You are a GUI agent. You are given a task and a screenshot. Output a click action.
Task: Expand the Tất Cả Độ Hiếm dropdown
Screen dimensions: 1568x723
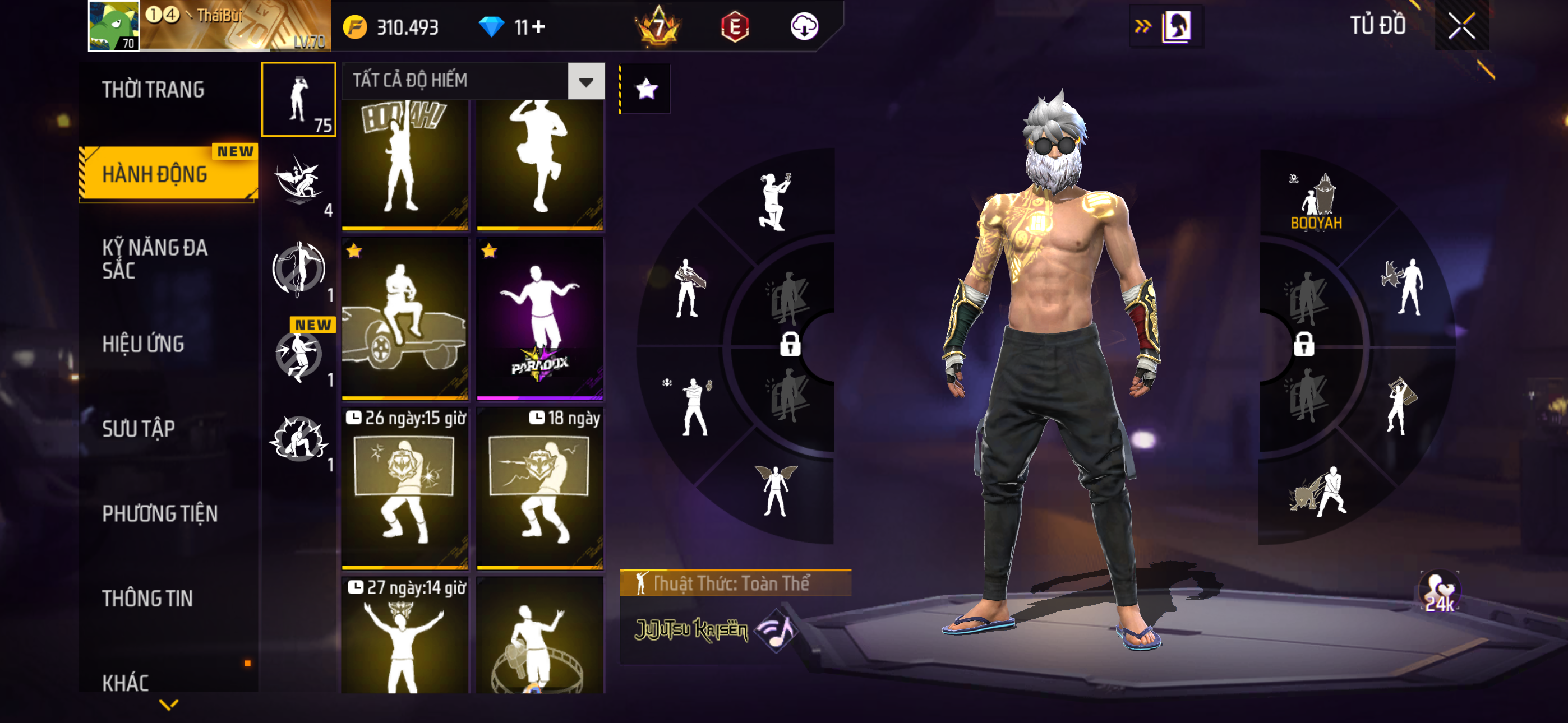click(585, 81)
